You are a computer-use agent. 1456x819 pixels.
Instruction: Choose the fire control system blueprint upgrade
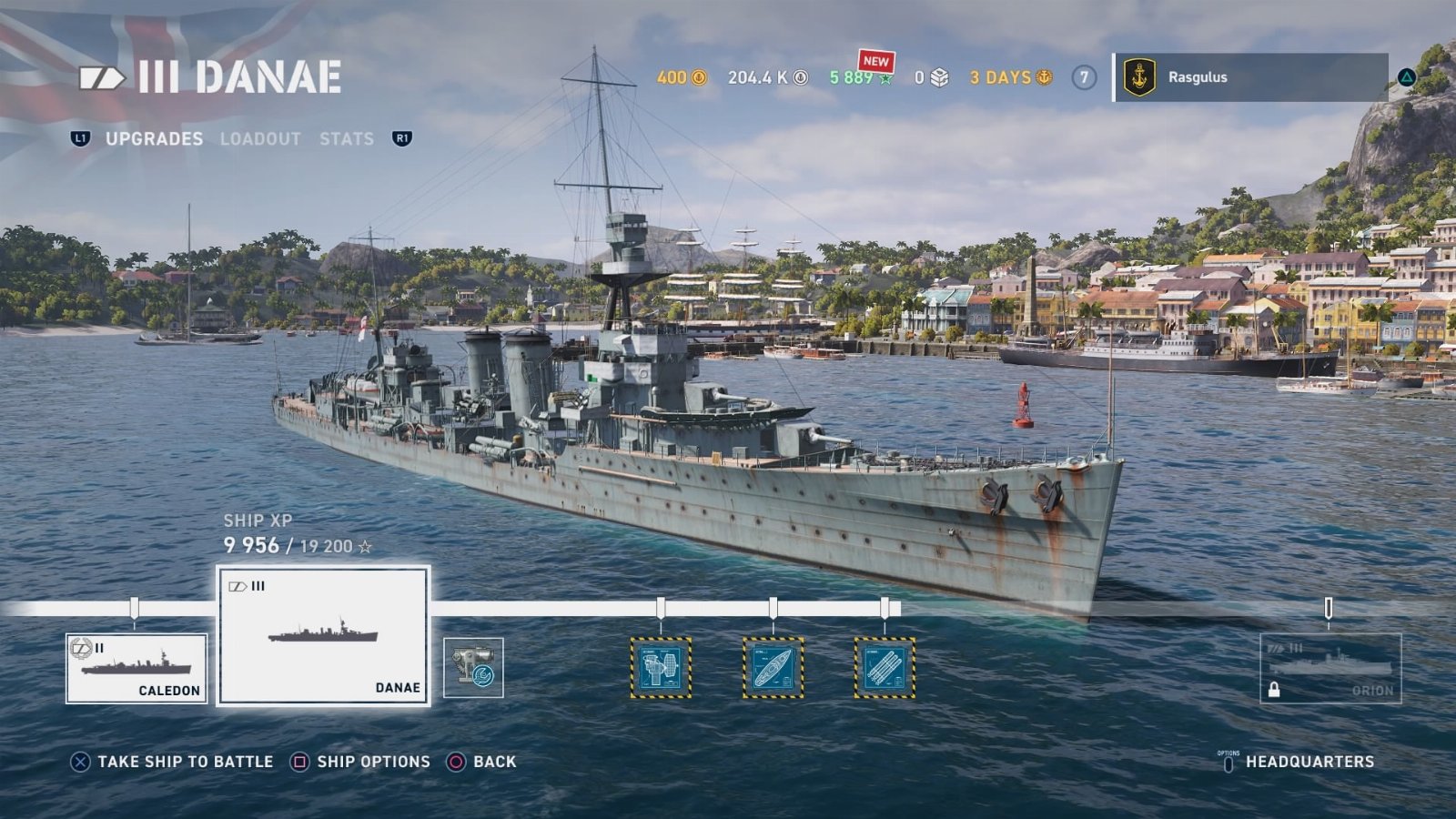tap(661, 668)
